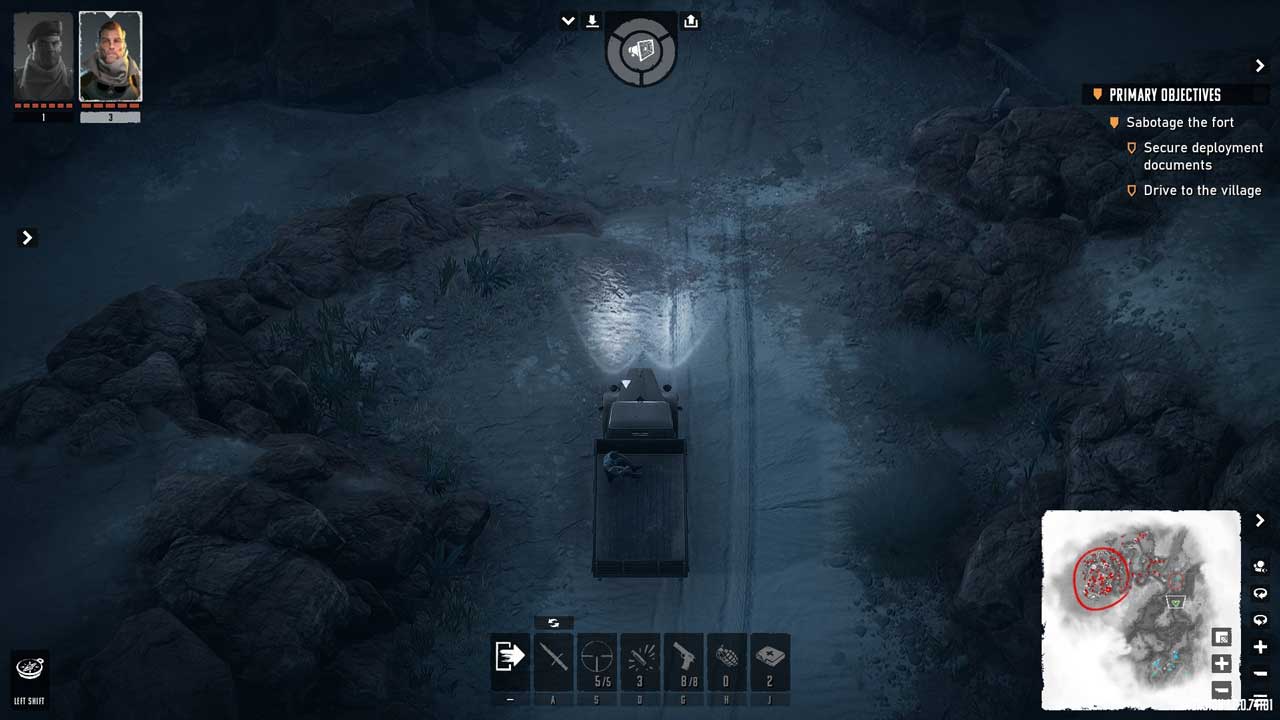The image size is (1280, 720).
Task: Activate the exit vehicle action slot
Action: coord(510,660)
